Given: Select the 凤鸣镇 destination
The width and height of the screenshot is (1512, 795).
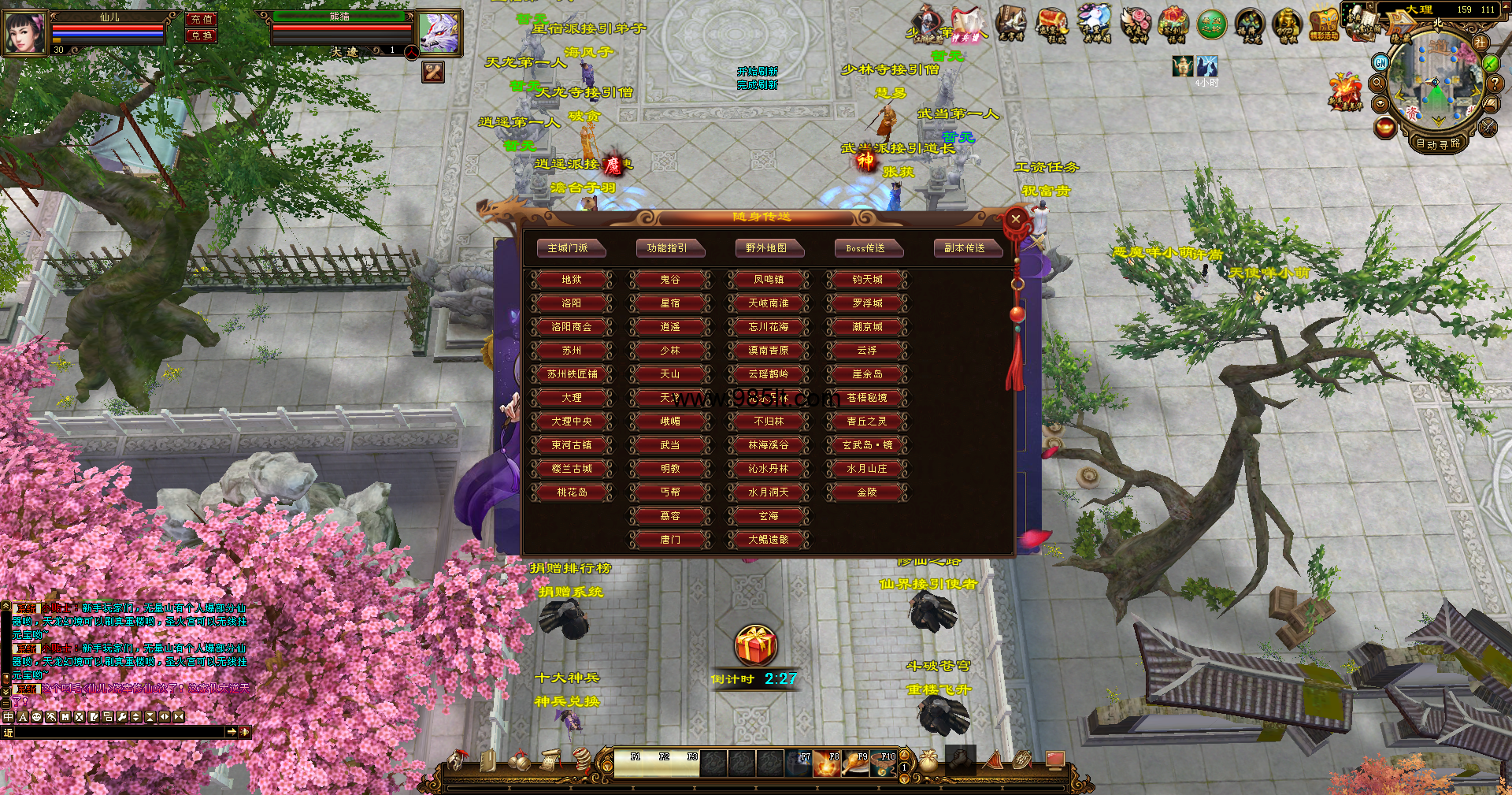Looking at the screenshot, I should [769, 280].
